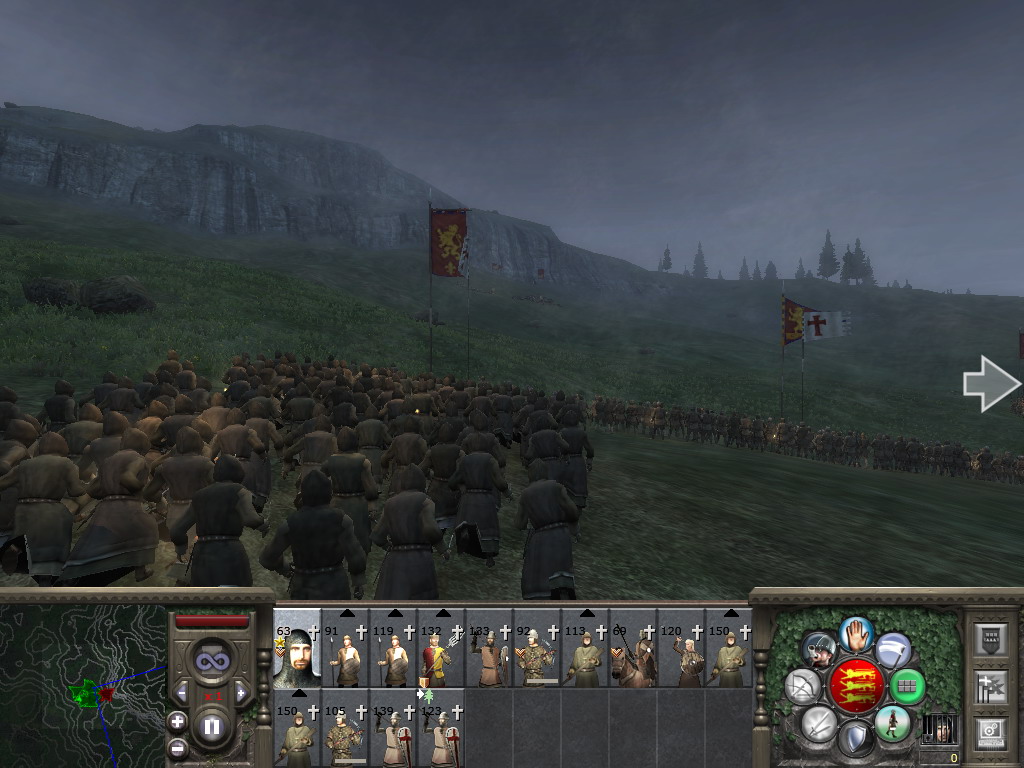Decrease the battle game speed
Image resolution: width=1024 pixels, height=768 pixels.
tap(183, 692)
